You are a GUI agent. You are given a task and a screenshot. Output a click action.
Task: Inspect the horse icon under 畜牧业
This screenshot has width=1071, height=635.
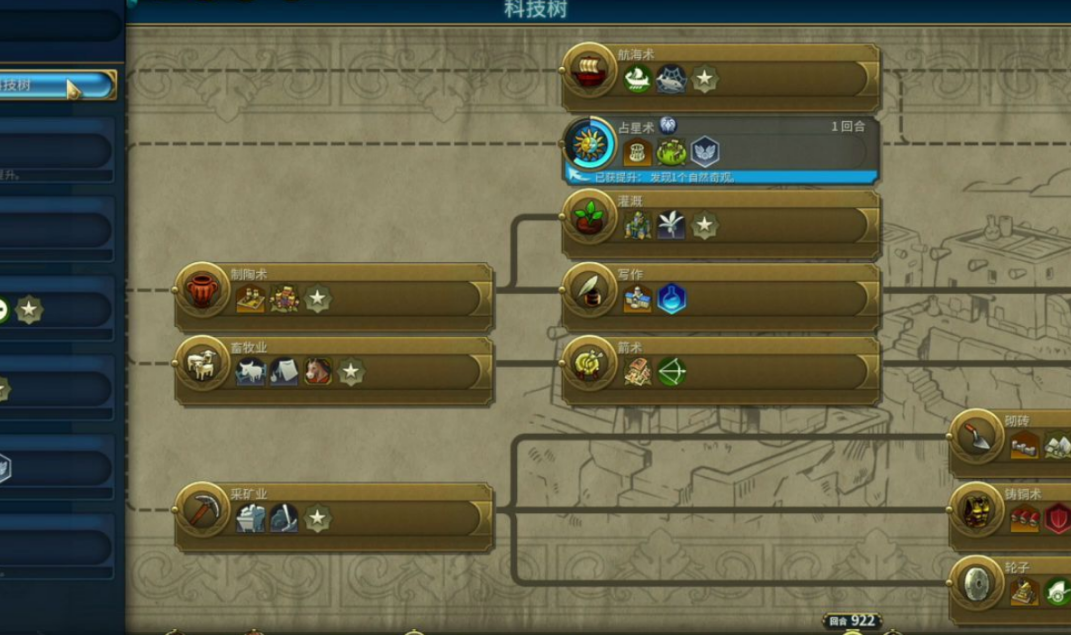point(318,372)
